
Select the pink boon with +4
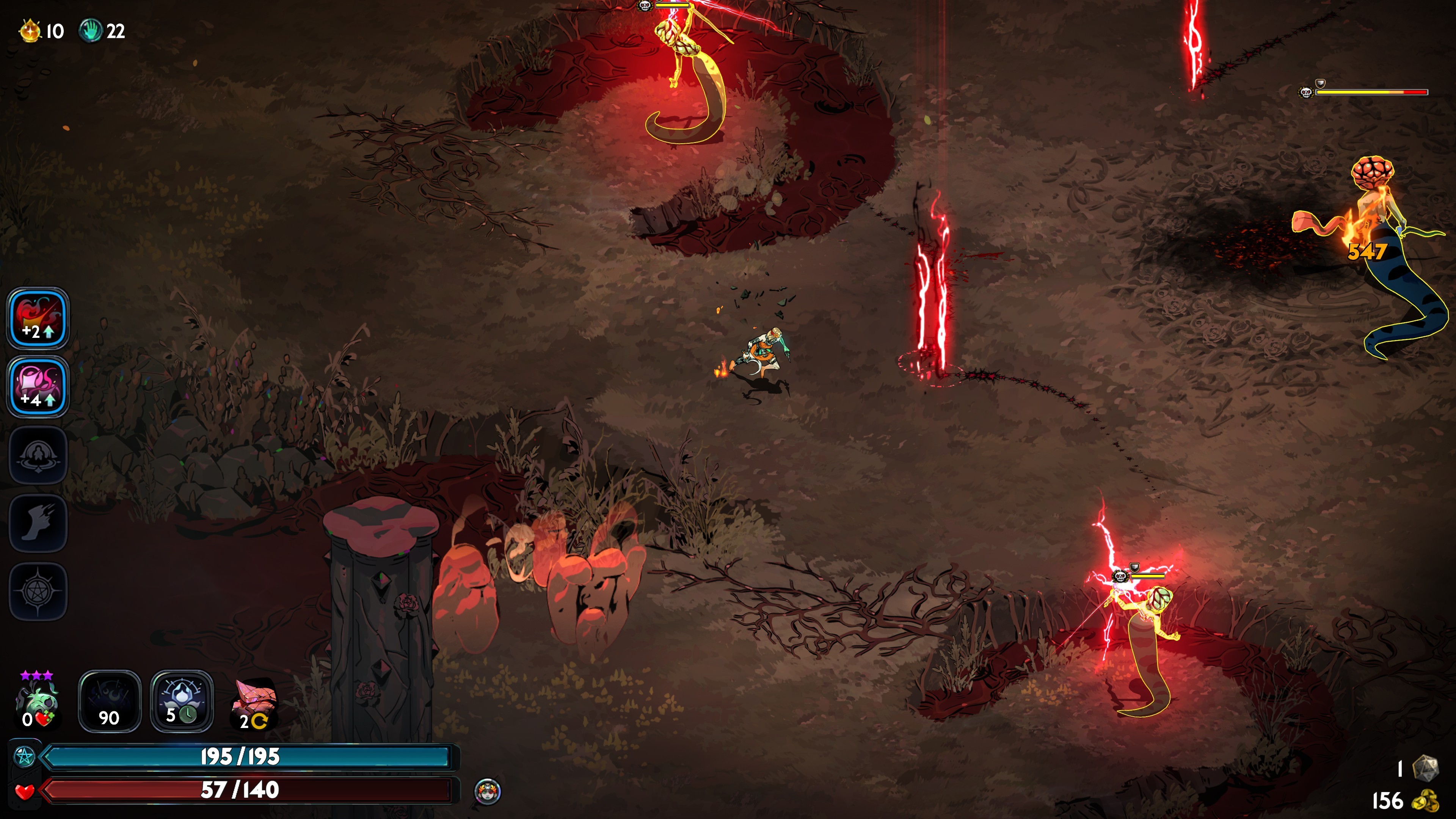(x=38, y=387)
